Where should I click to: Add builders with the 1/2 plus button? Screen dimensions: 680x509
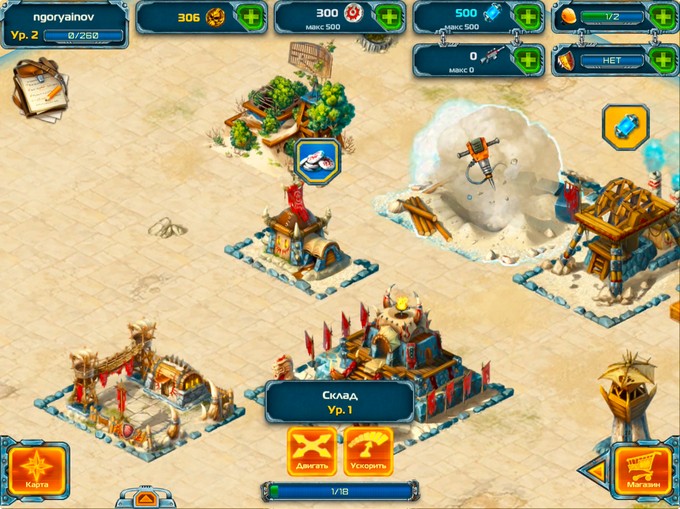coord(661,17)
